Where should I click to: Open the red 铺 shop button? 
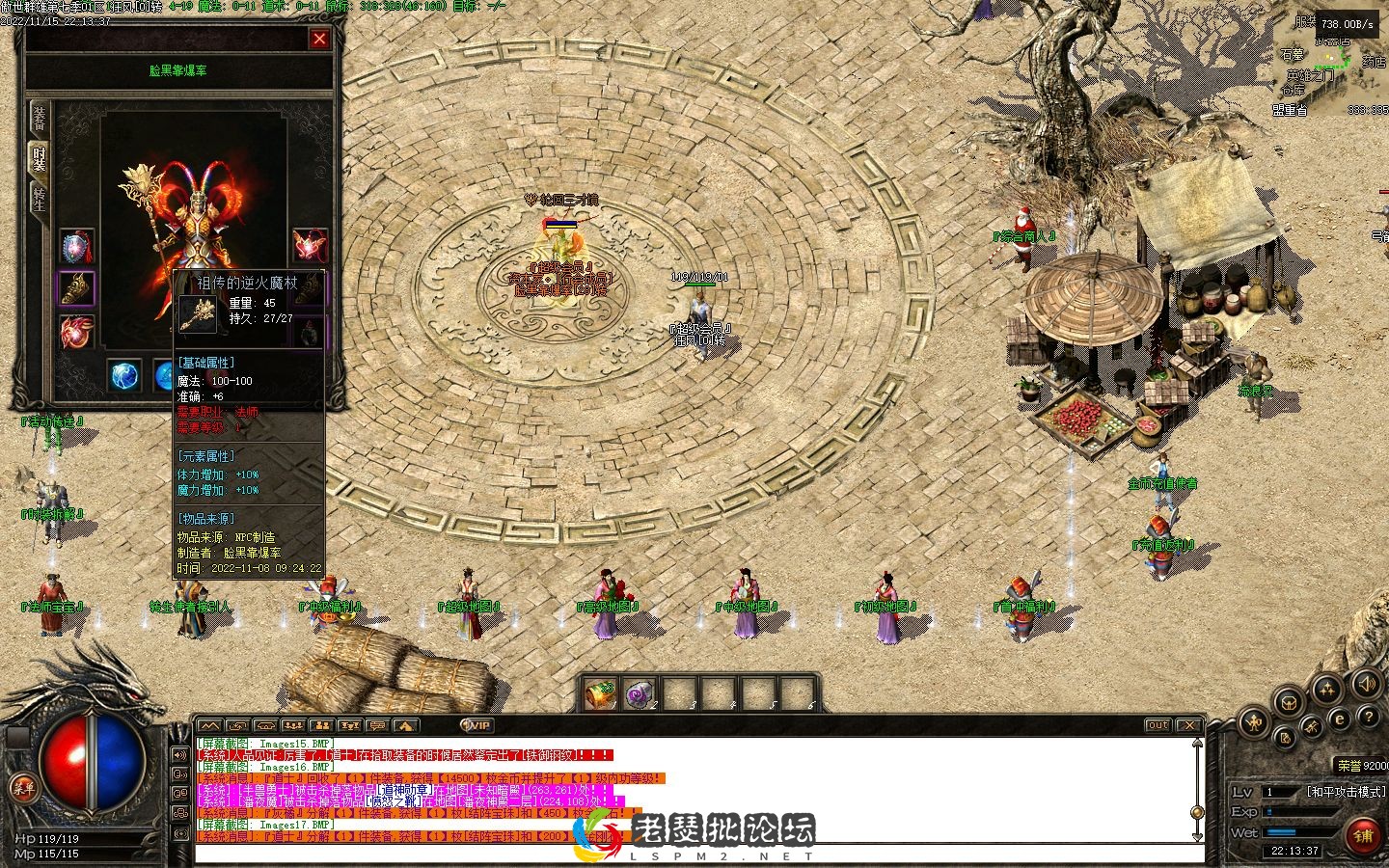pyautogui.click(x=1363, y=835)
